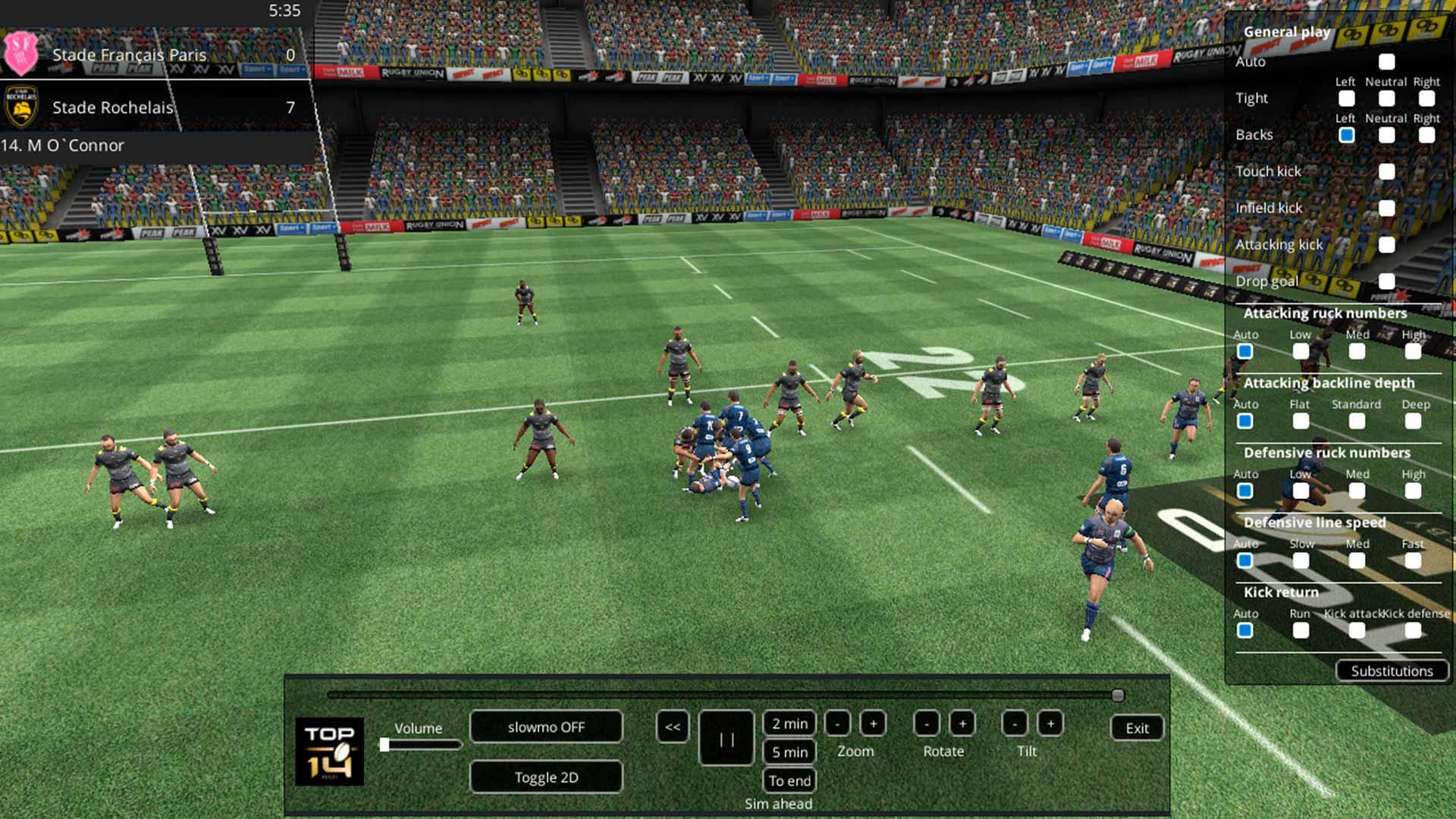Click the Volume slider handle

pos(384,745)
